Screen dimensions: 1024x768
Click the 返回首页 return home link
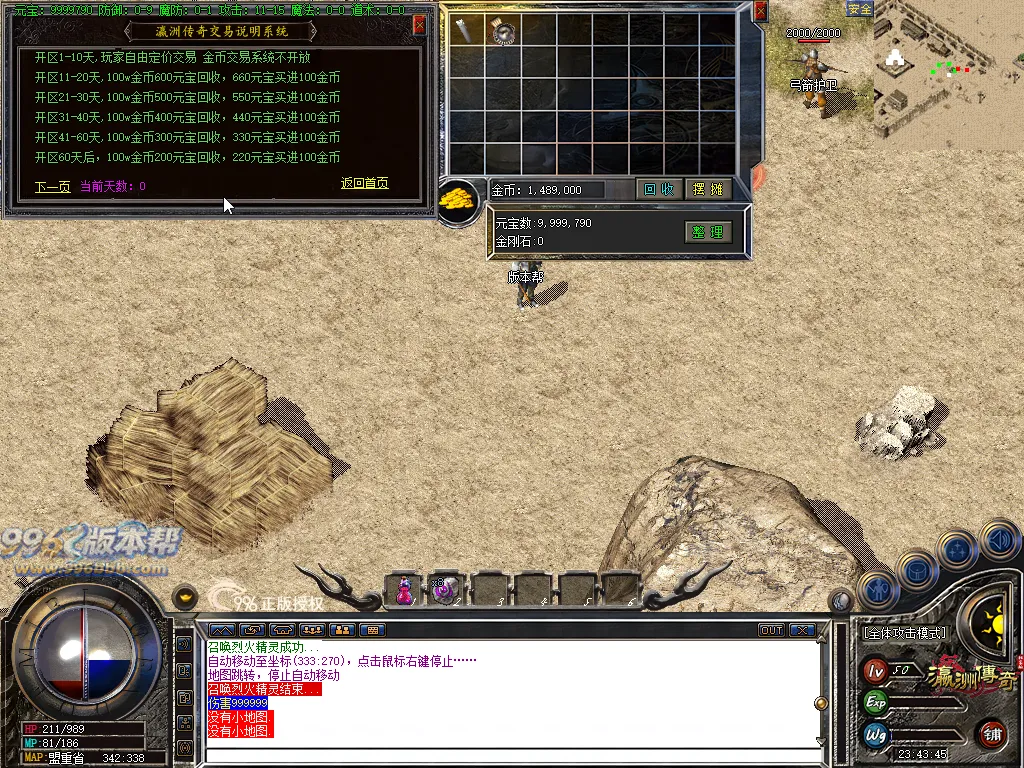[x=364, y=184]
